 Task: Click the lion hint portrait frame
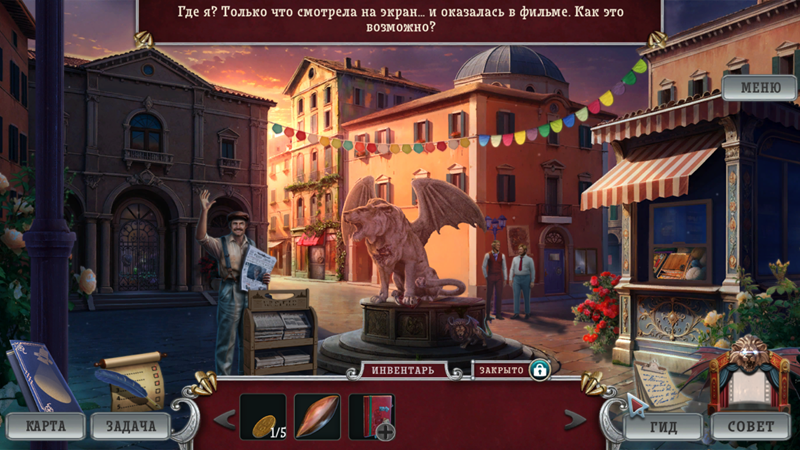pyautogui.click(x=749, y=371)
